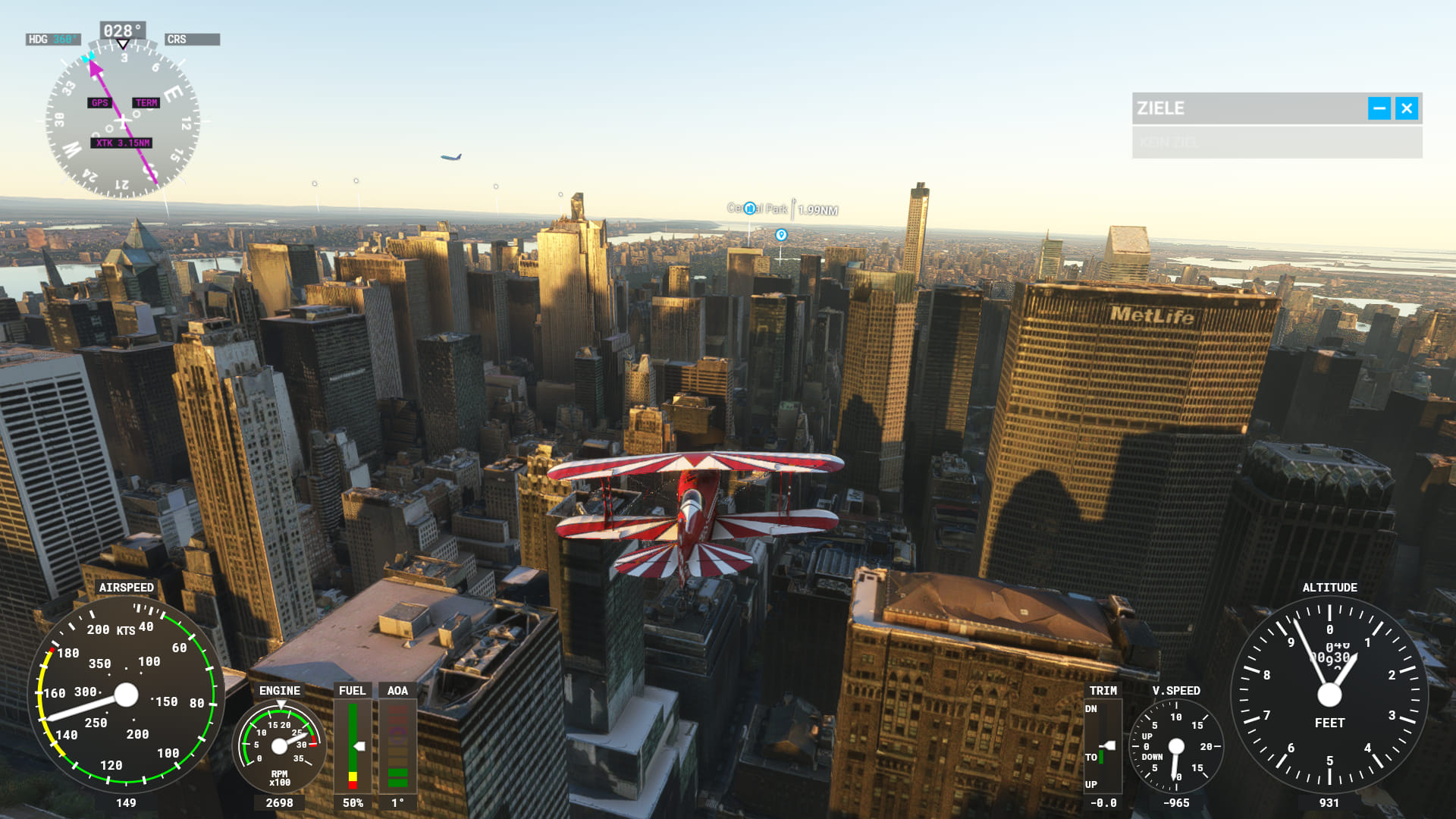Minimize the ZIELE objectives panel

(1379, 108)
